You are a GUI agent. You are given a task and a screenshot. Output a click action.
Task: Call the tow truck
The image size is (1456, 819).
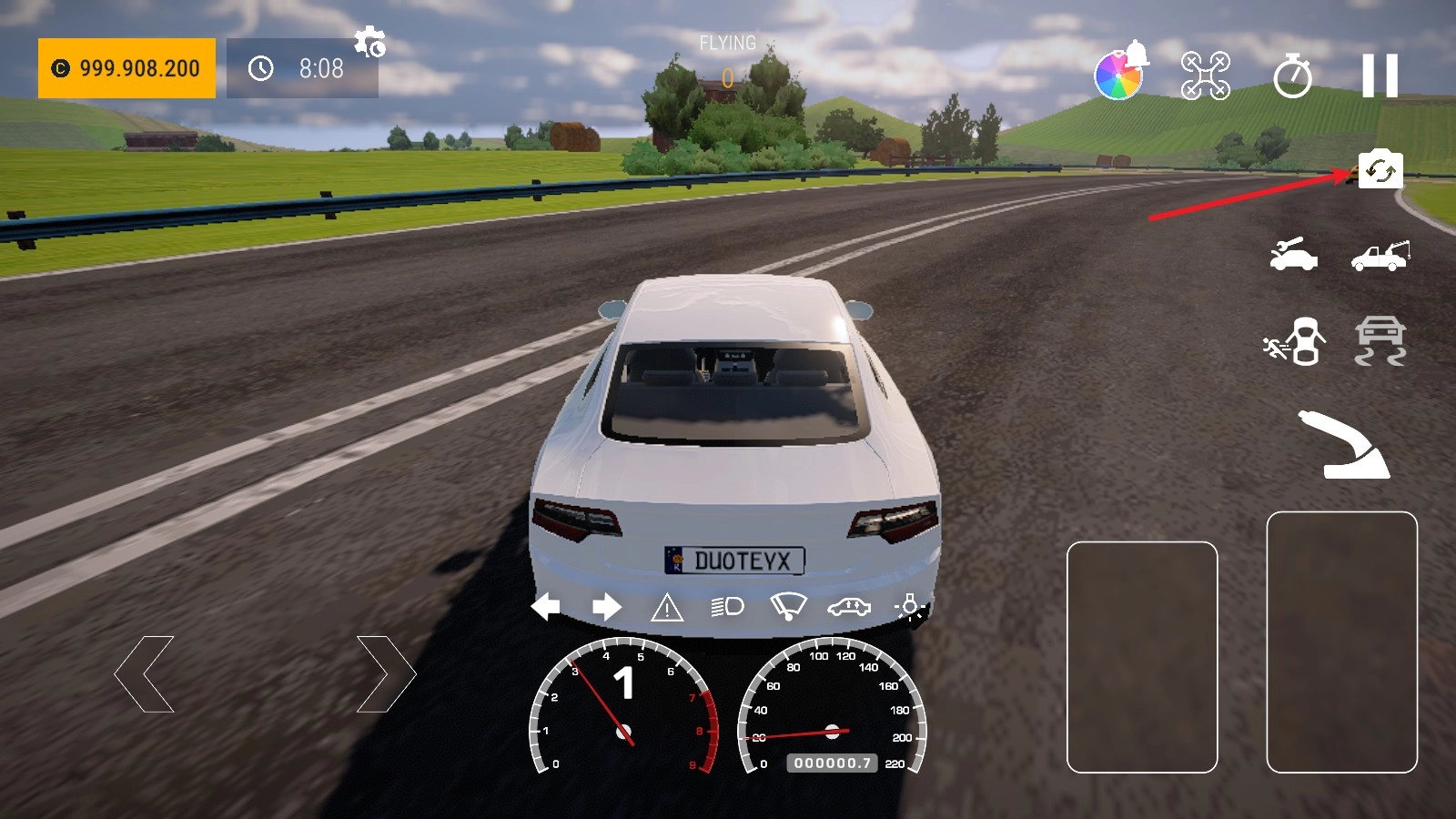point(1380,256)
